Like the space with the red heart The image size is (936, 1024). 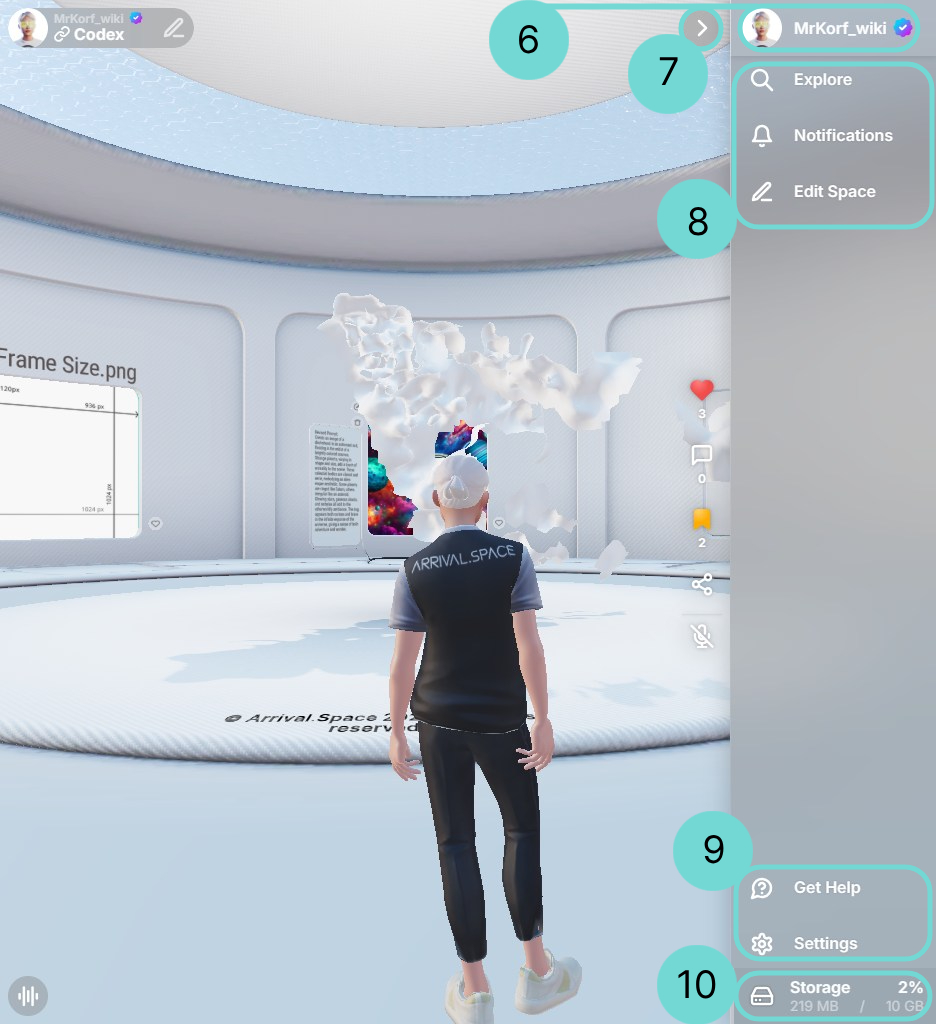pyautogui.click(x=702, y=390)
